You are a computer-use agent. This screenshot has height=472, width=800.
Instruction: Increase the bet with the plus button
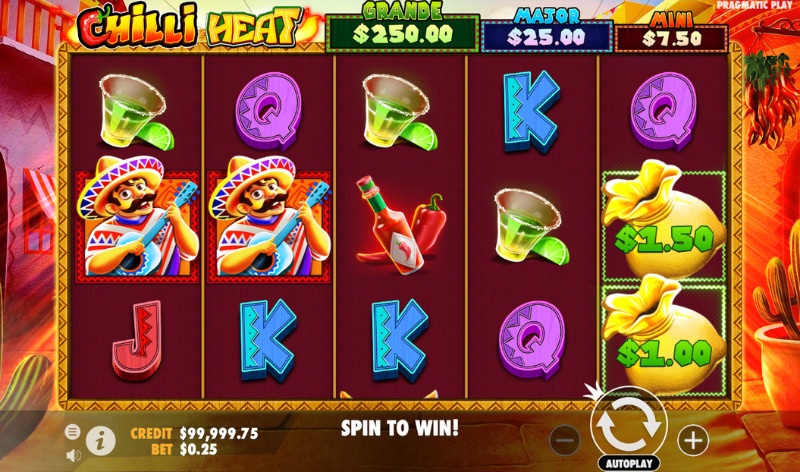point(692,438)
